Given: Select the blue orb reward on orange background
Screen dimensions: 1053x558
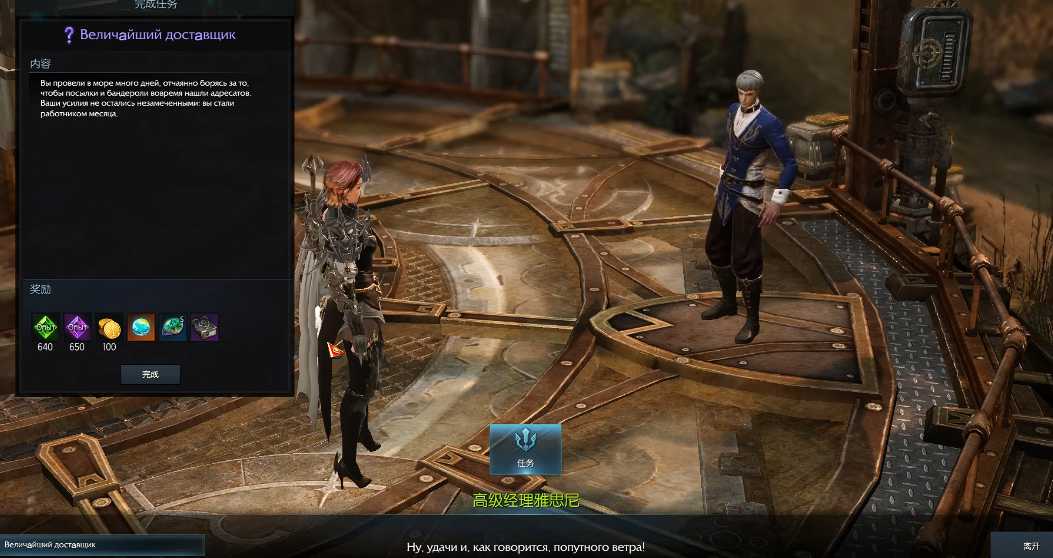Looking at the screenshot, I should [x=141, y=327].
